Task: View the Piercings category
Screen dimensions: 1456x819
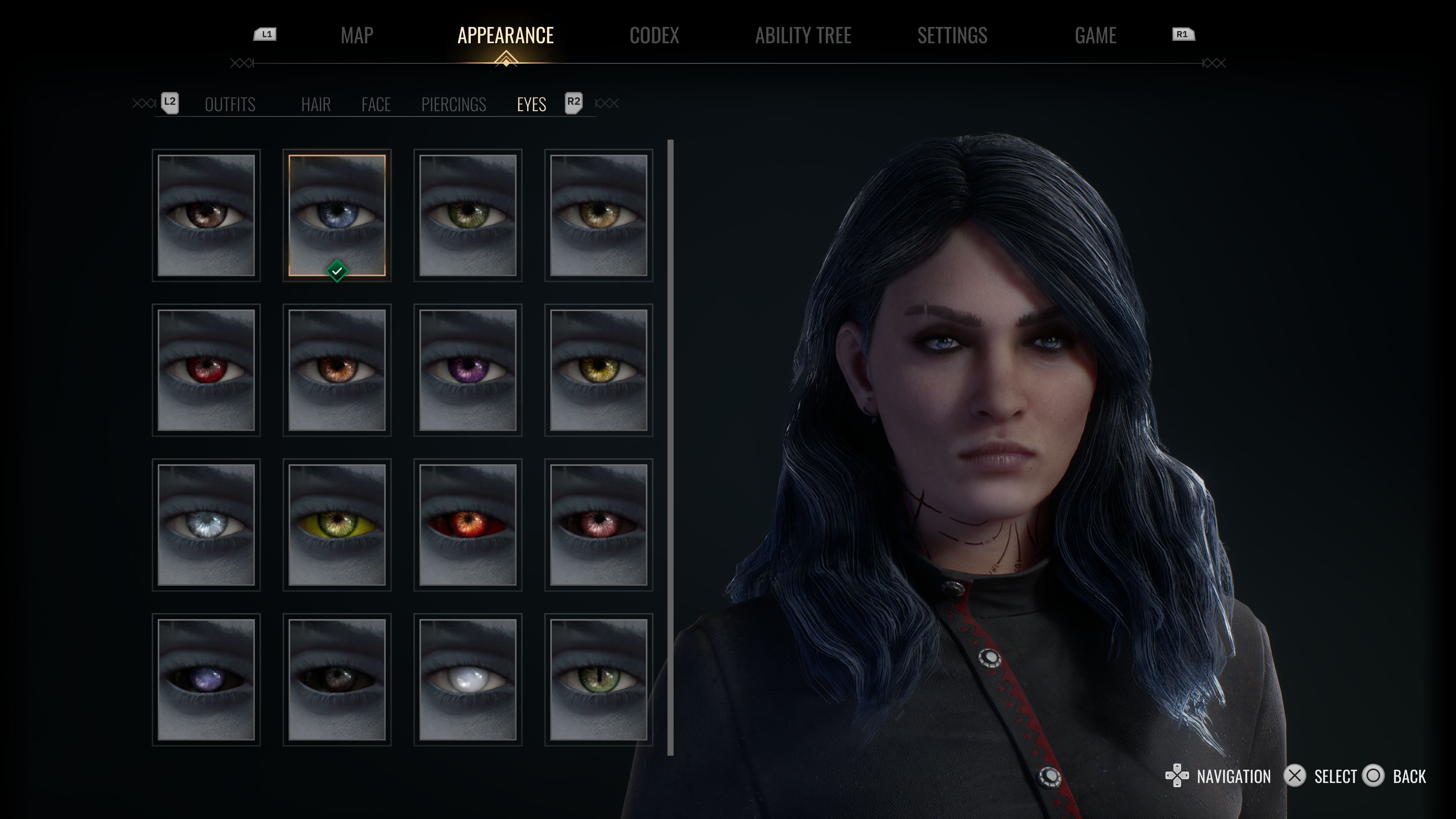Action: 453,105
